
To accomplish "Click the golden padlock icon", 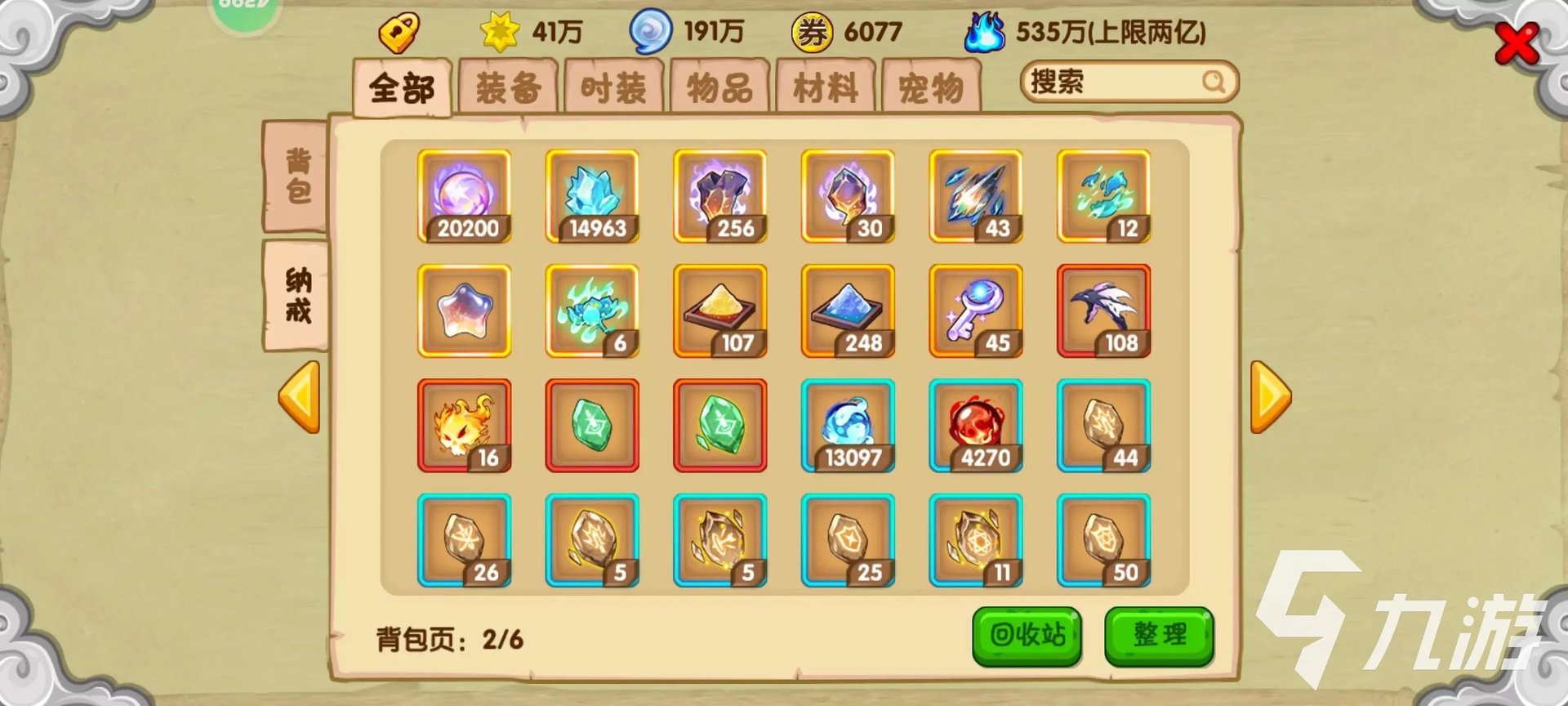I will pos(399,33).
